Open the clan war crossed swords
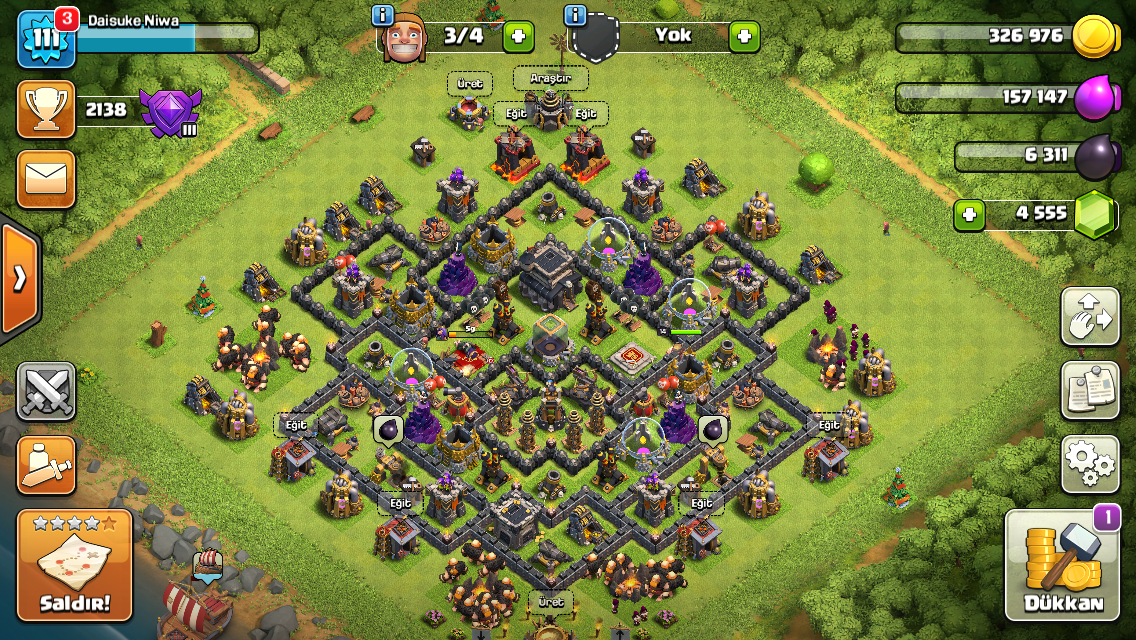This screenshot has height=640, width=1136. (46, 391)
